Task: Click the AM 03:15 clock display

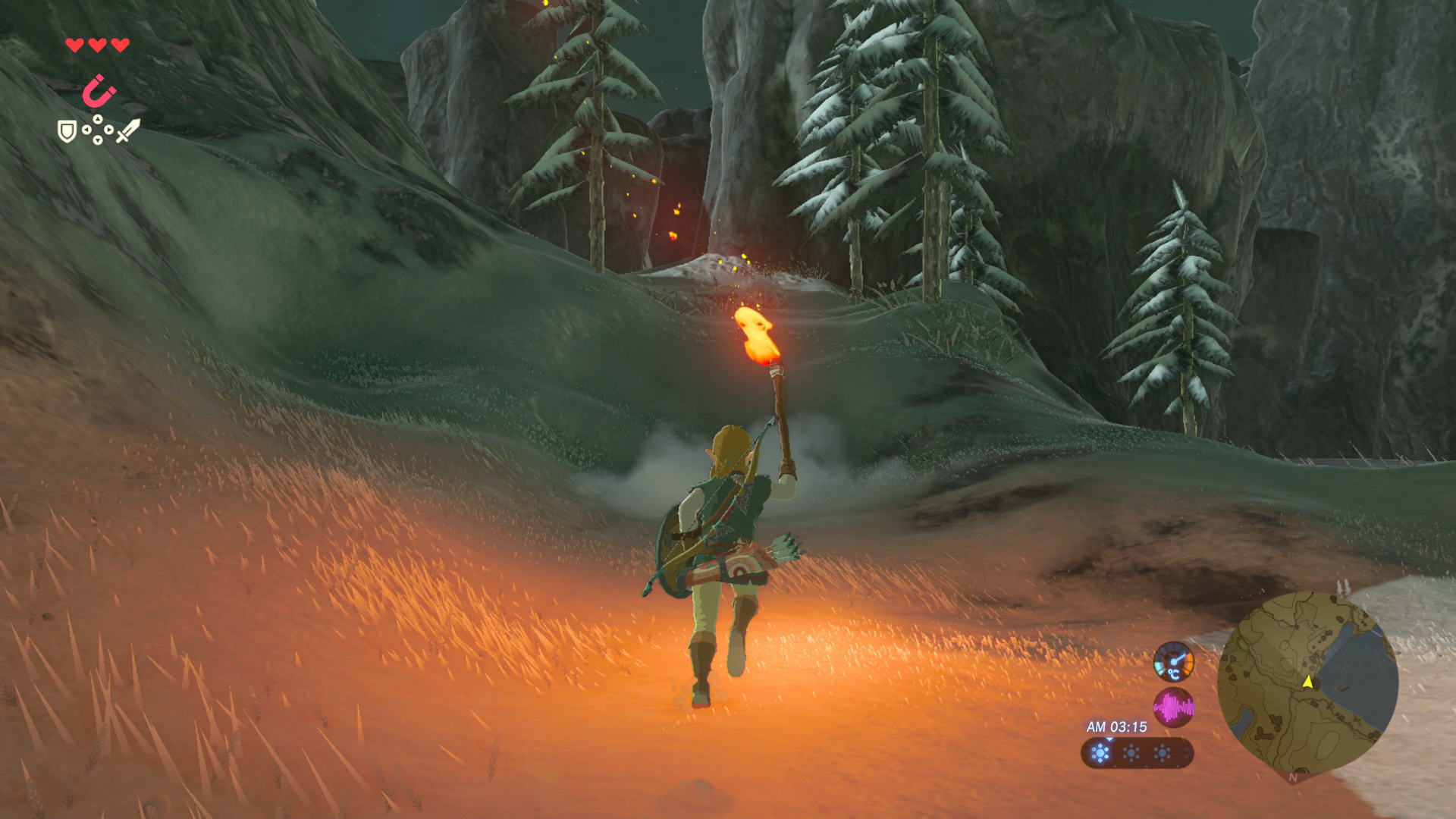Action: [1116, 726]
